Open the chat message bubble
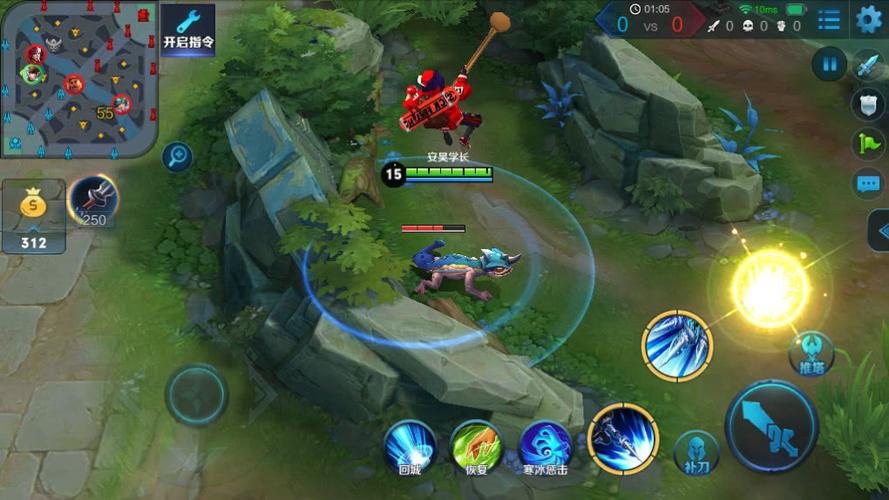This screenshot has height=500, width=889. [868, 183]
